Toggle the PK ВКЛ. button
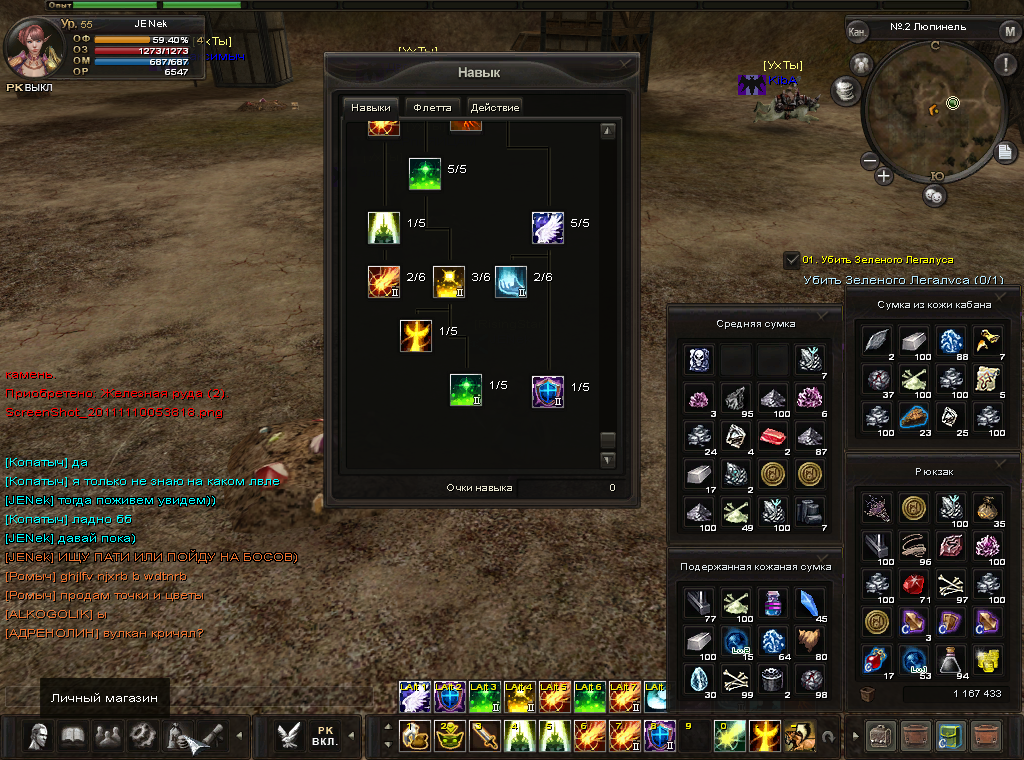The width and height of the screenshot is (1024, 760). pyautogui.click(x=325, y=736)
